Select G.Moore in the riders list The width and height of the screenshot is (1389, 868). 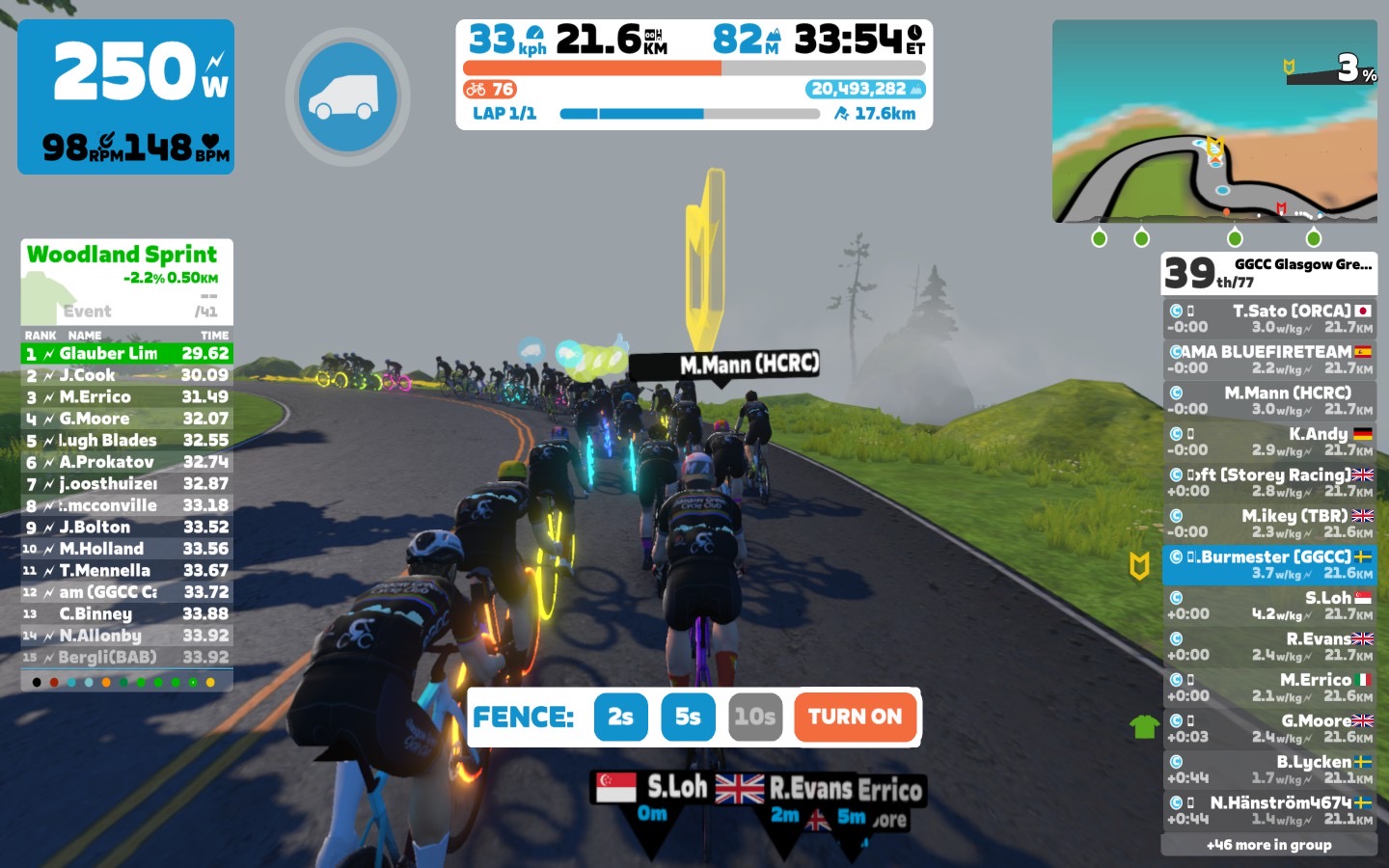click(1268, 728)
